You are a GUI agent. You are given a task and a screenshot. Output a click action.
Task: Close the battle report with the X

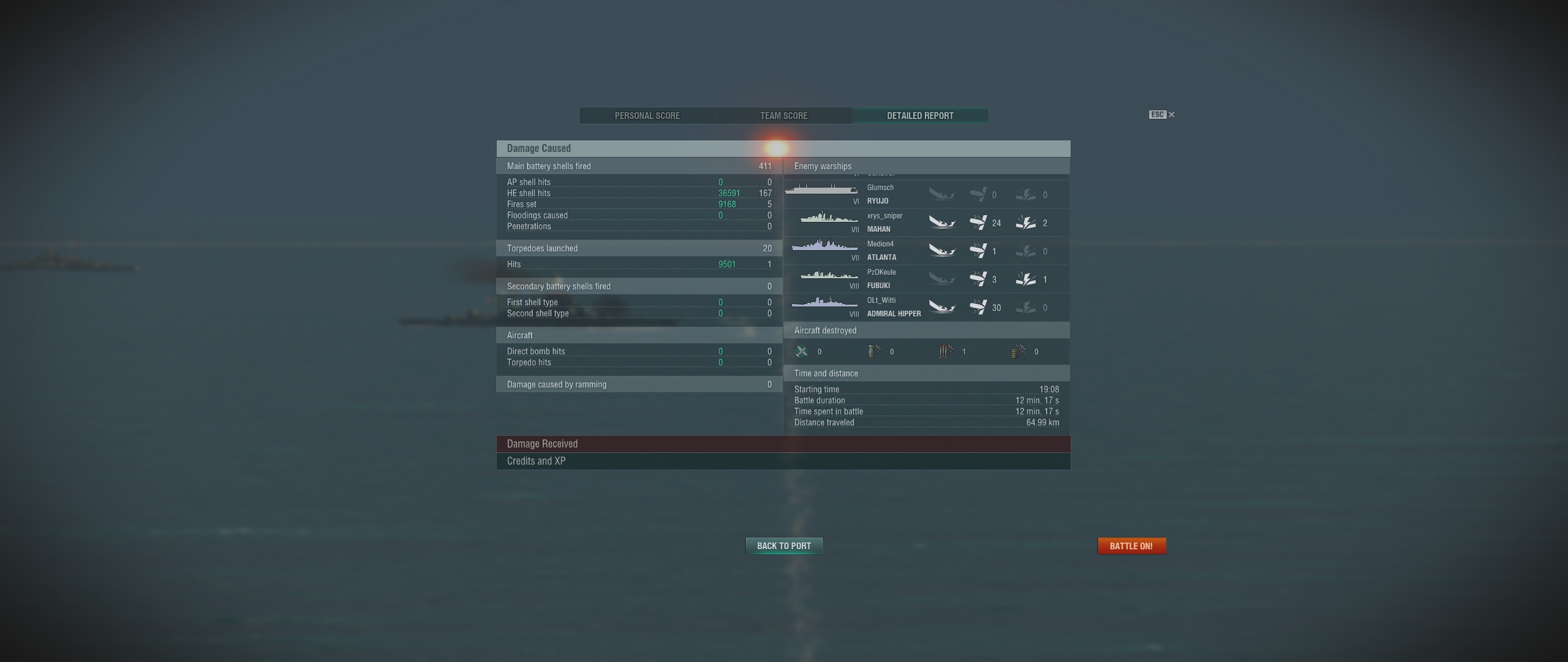coord(1171,115)
